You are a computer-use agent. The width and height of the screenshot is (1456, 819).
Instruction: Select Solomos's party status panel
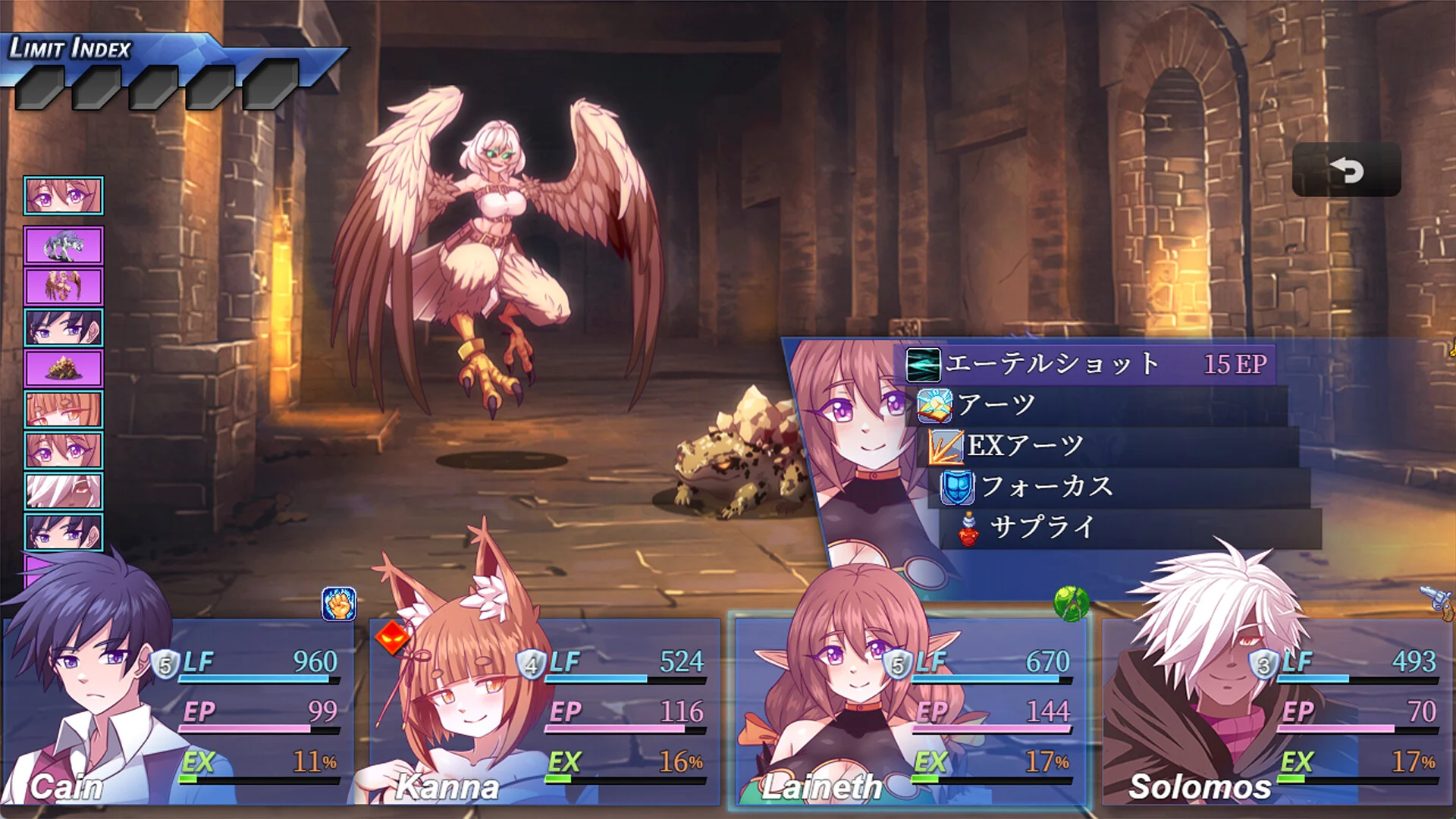pos(1277,711)
